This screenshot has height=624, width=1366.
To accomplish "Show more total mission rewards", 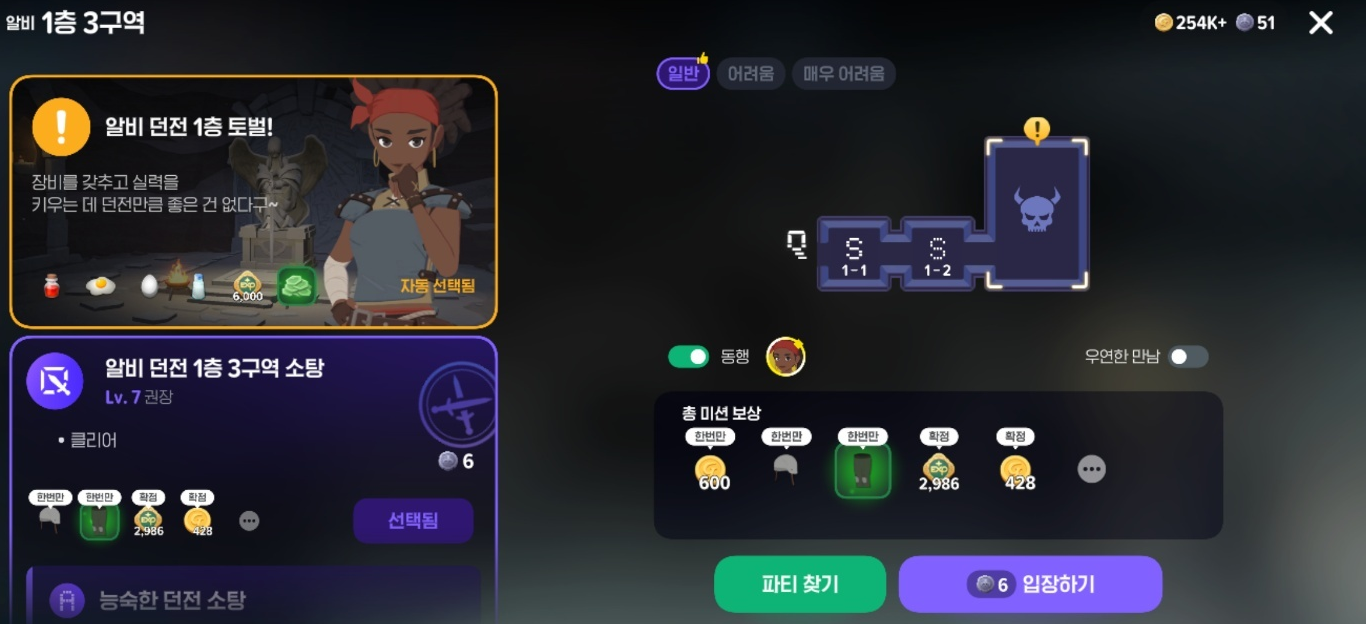I will click(x=1091, y=469).
